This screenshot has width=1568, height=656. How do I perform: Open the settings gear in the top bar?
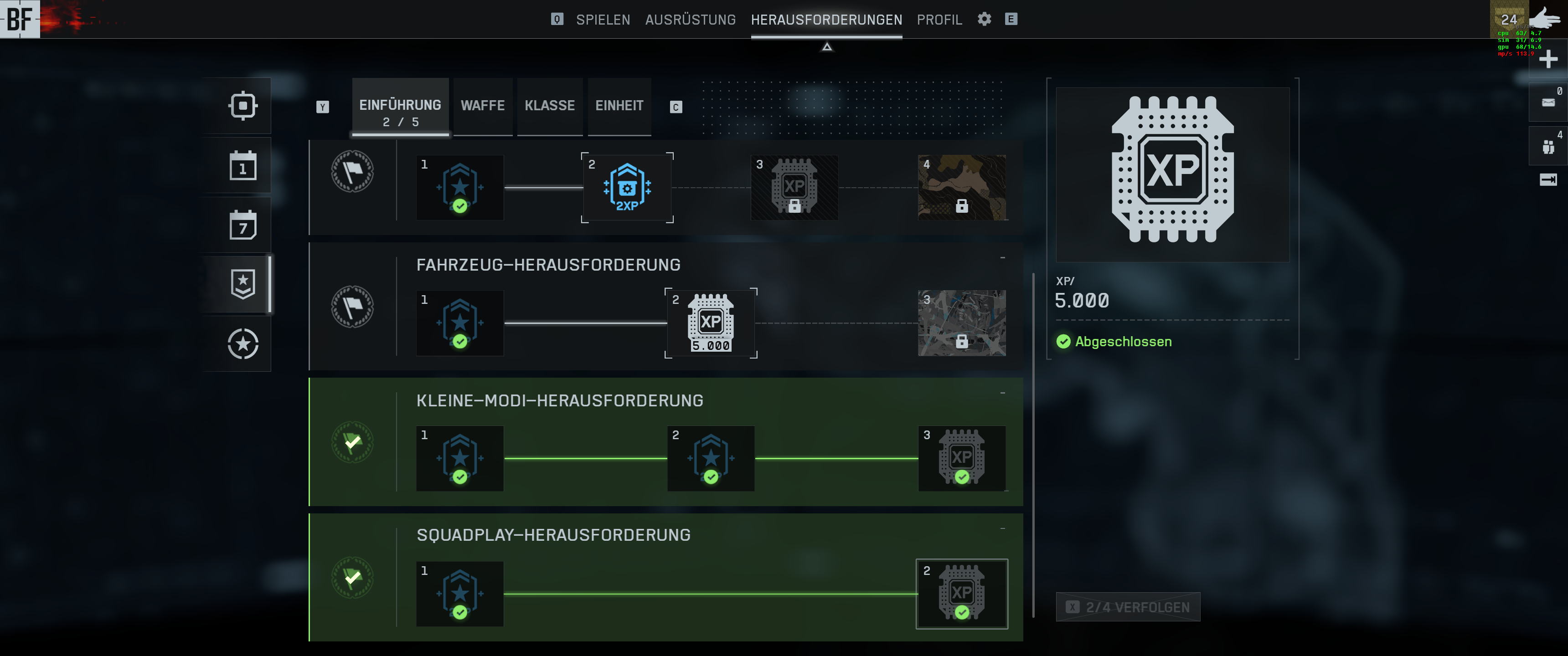(x=984, y=19)
